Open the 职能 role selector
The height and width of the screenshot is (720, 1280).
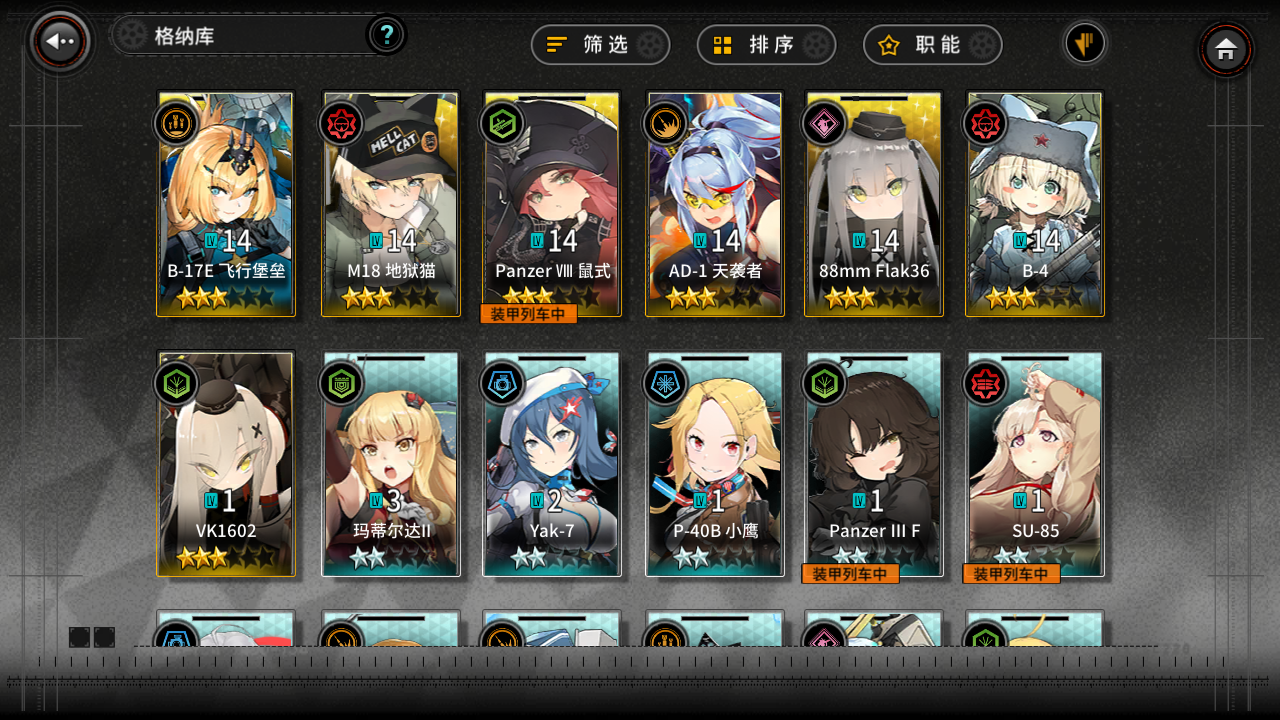[932, 44]
